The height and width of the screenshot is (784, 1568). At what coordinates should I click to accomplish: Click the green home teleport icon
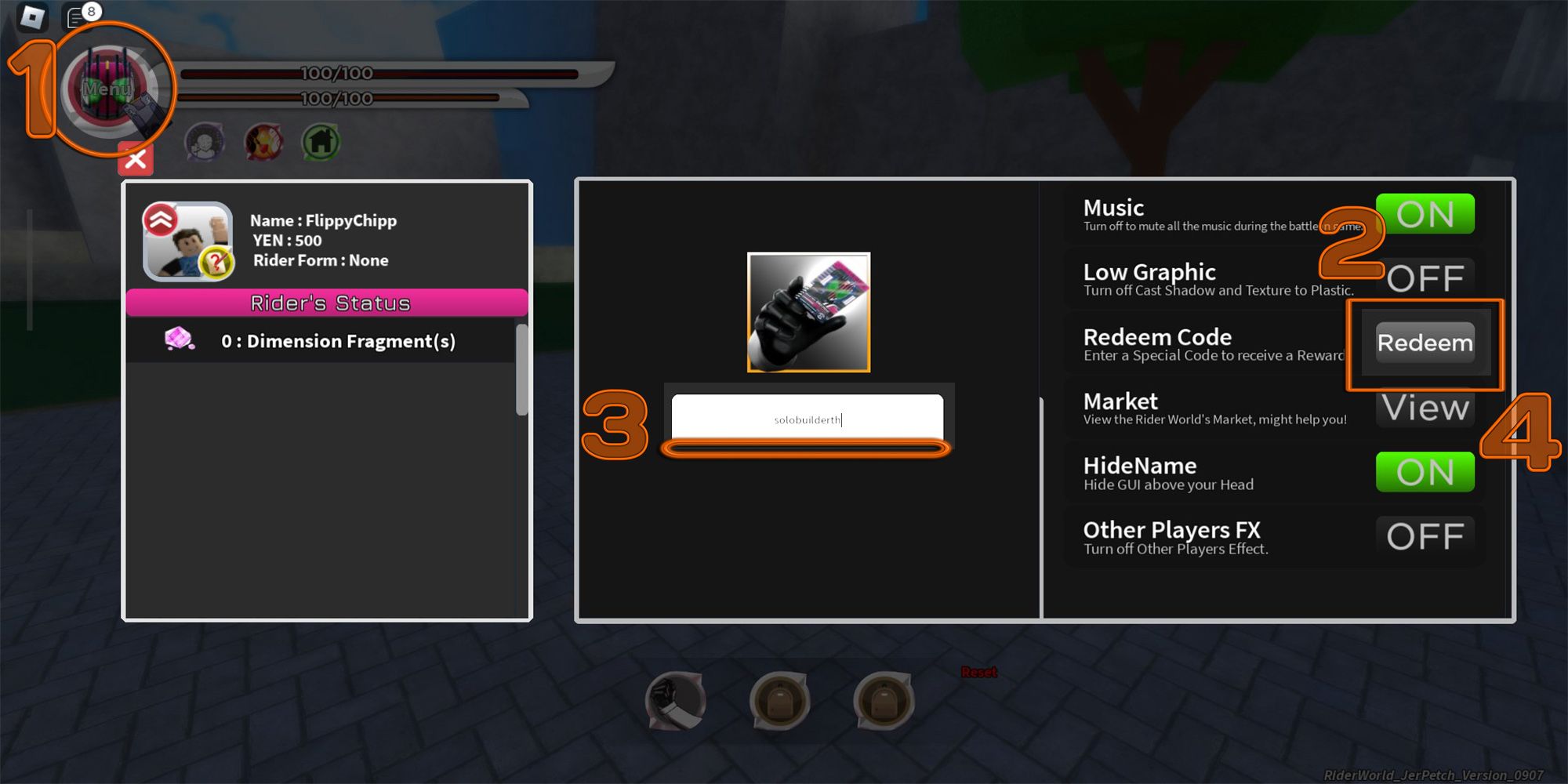[322, 142]
